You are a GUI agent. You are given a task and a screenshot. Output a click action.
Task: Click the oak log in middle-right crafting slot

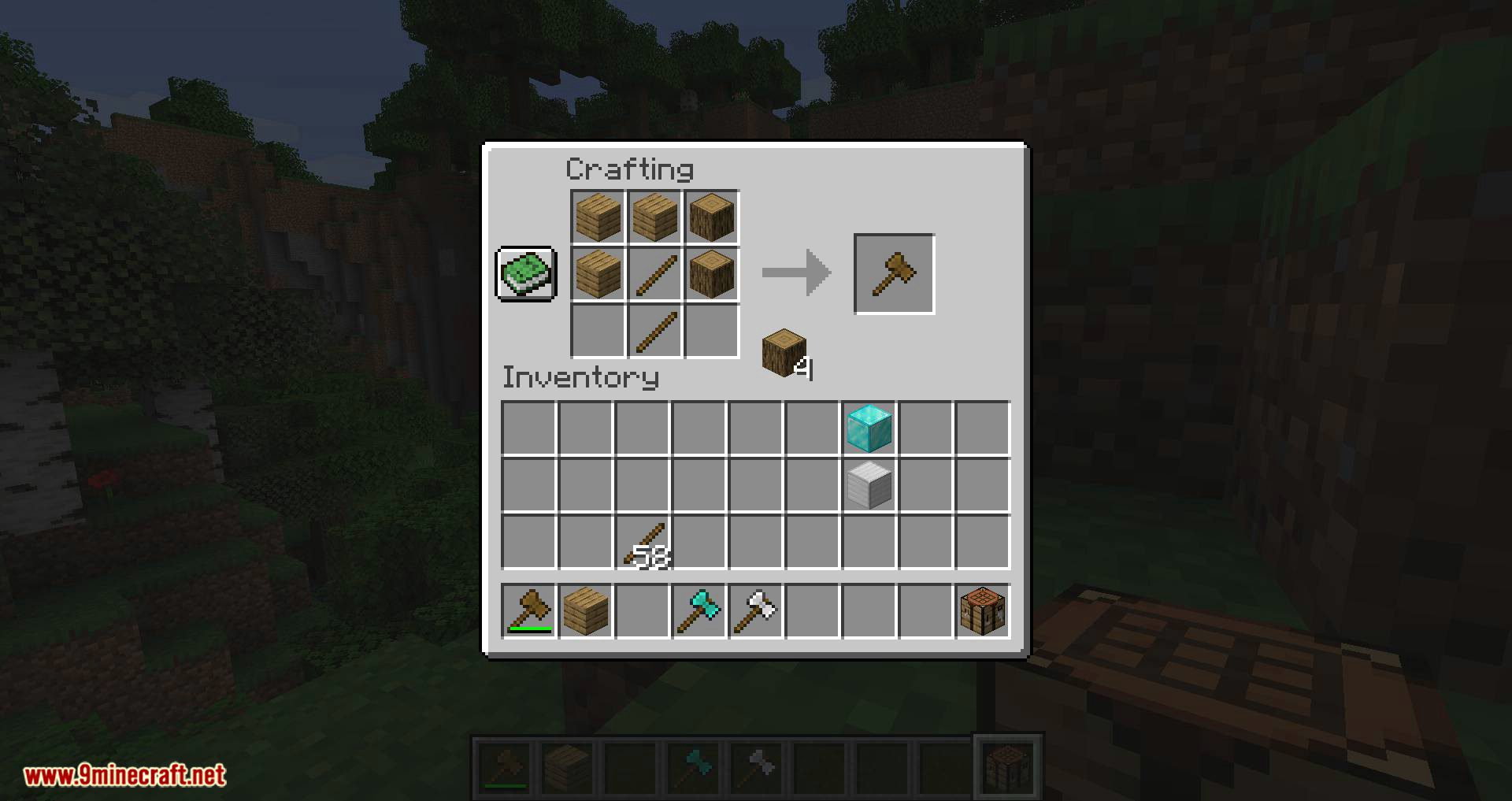click(711, 275)
